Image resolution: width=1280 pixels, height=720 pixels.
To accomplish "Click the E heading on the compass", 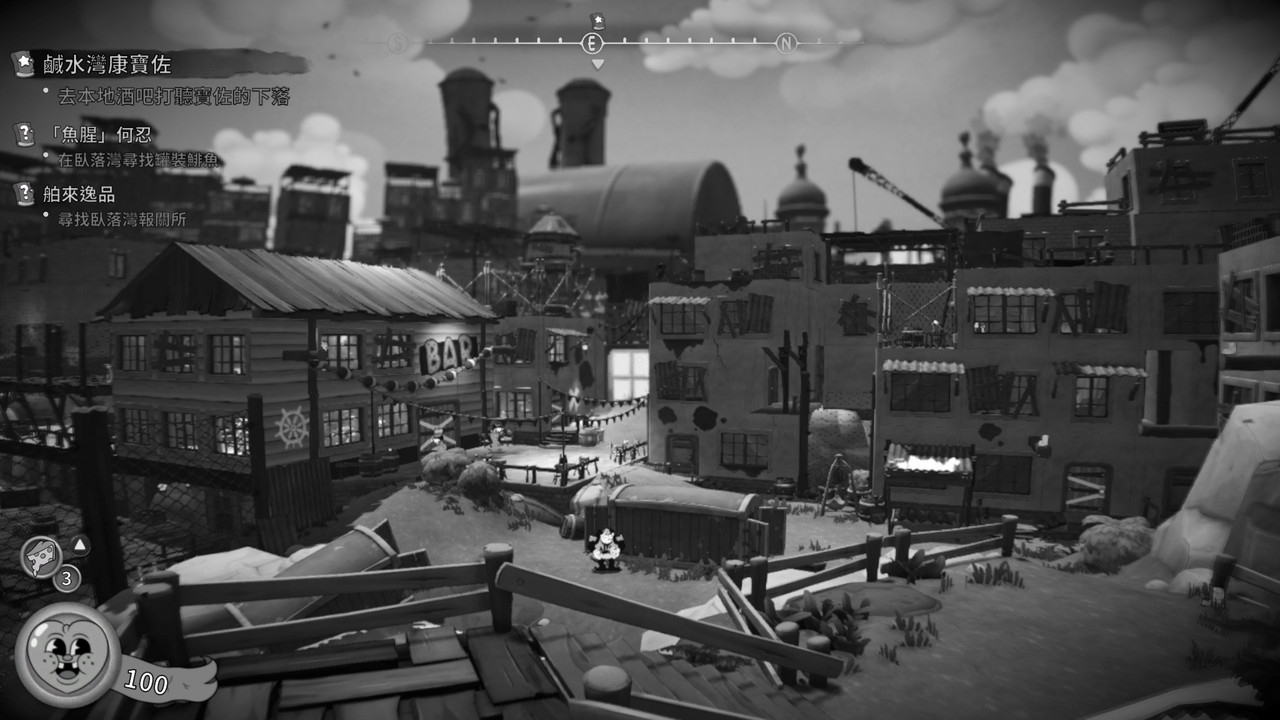I will click(592, 43).
